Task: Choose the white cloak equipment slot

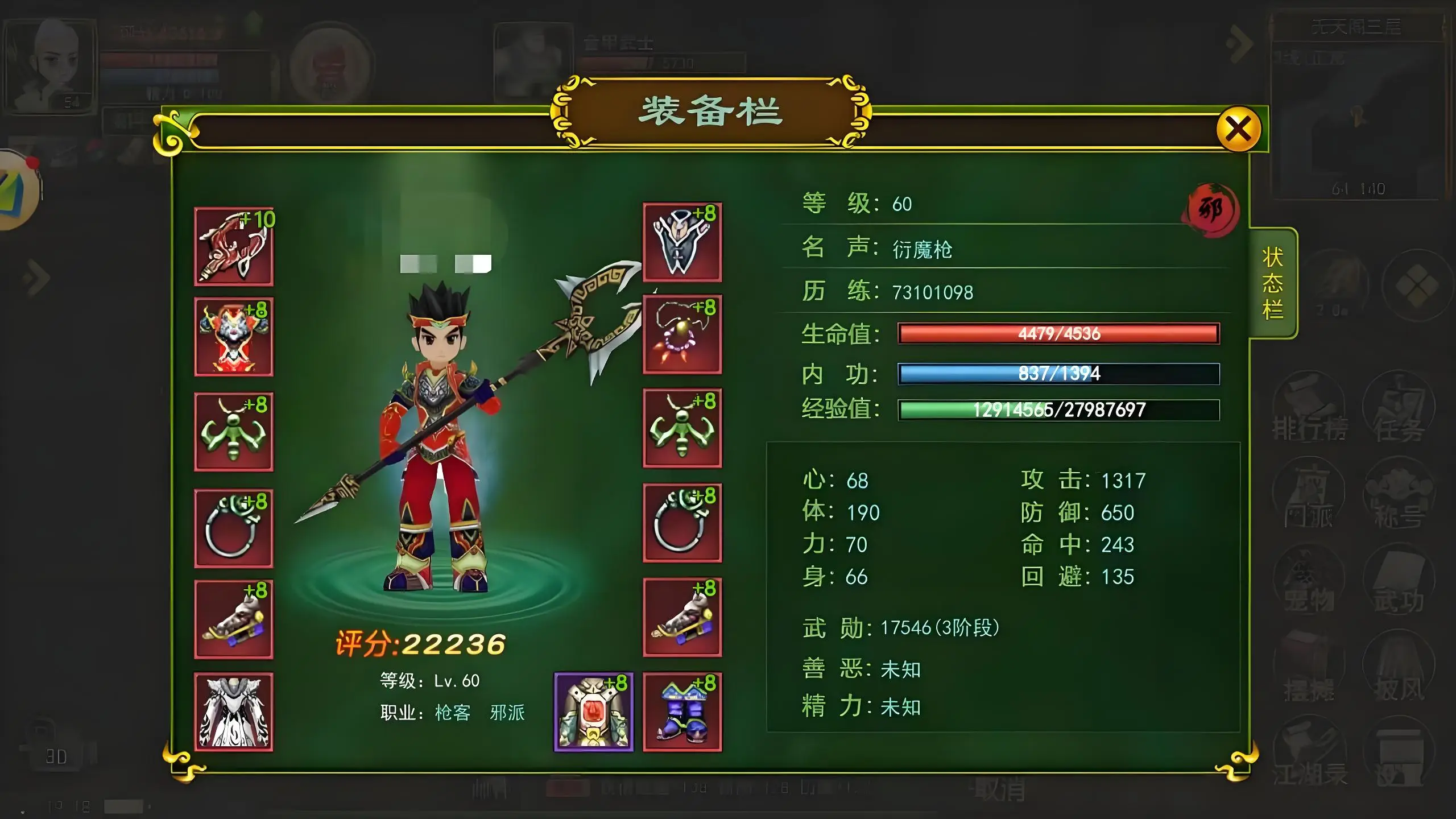Action: click(234, 712)
